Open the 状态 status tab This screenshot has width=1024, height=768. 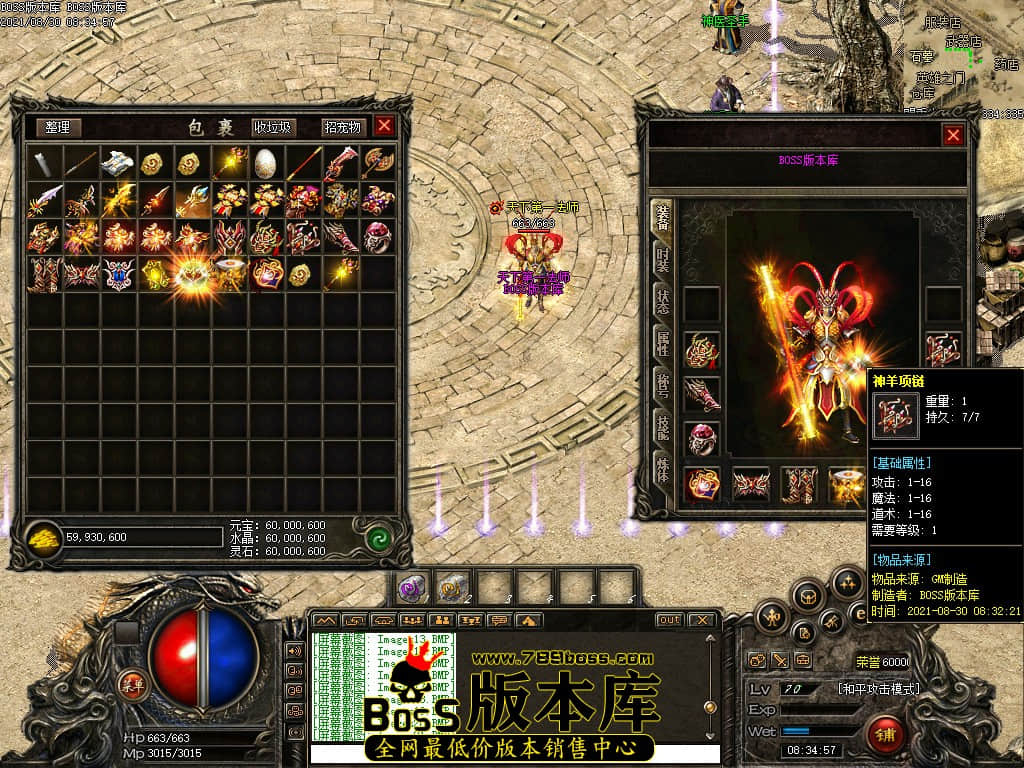pos(661,300)
